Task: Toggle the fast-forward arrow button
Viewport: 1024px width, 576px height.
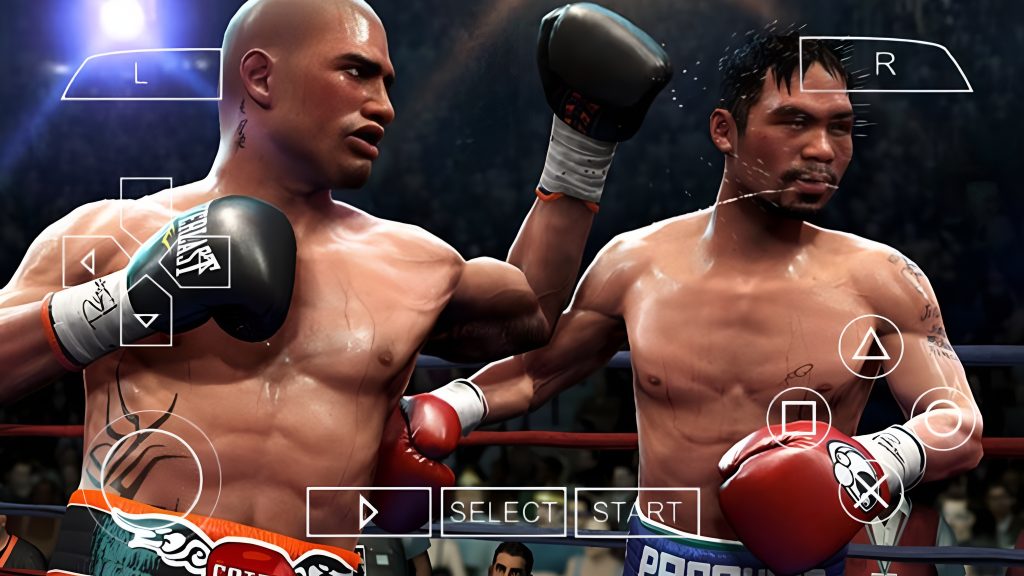Action: coord(368,512)
